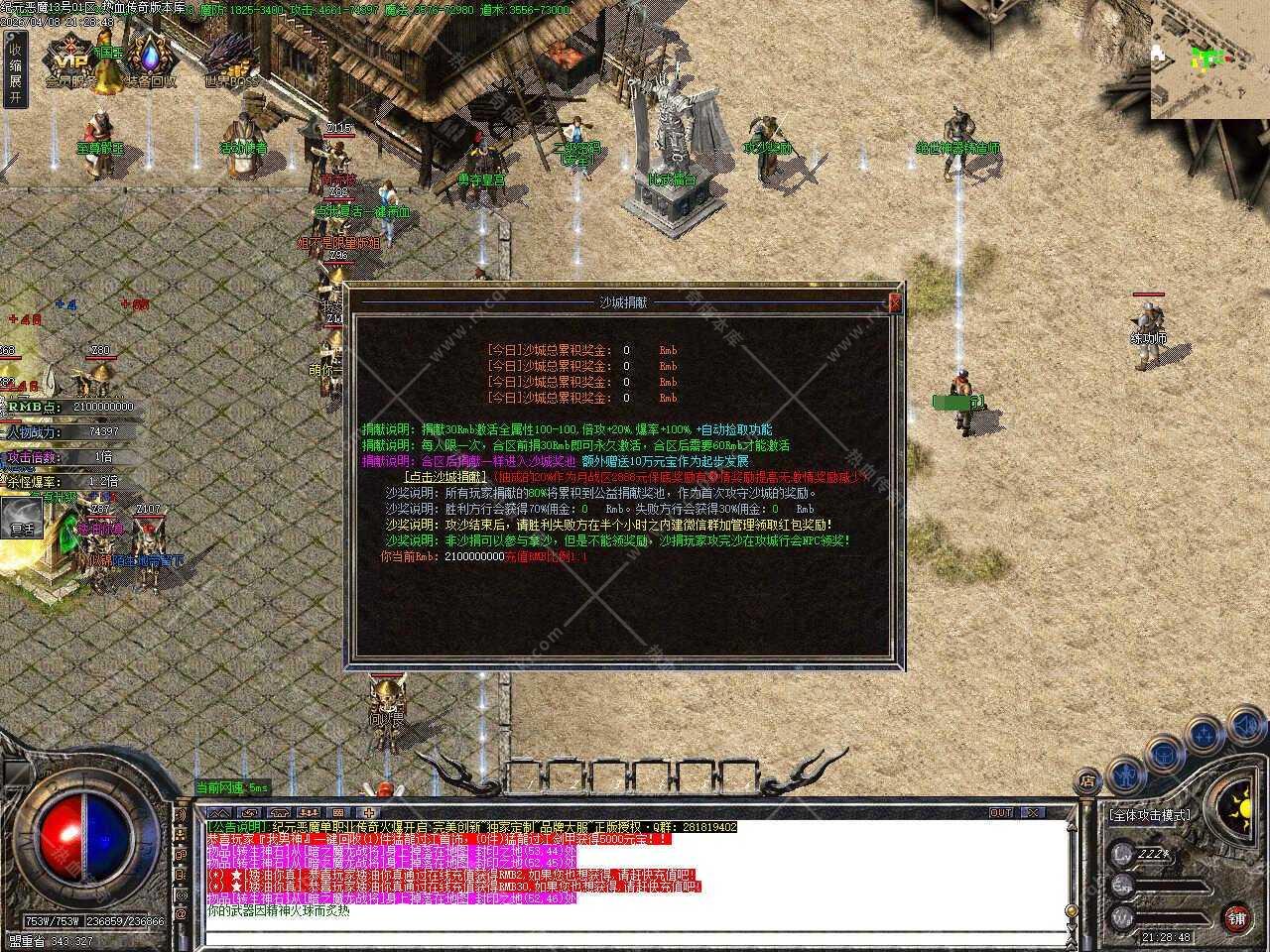
Task: Select the chat text input line
Action: point(635,938)
